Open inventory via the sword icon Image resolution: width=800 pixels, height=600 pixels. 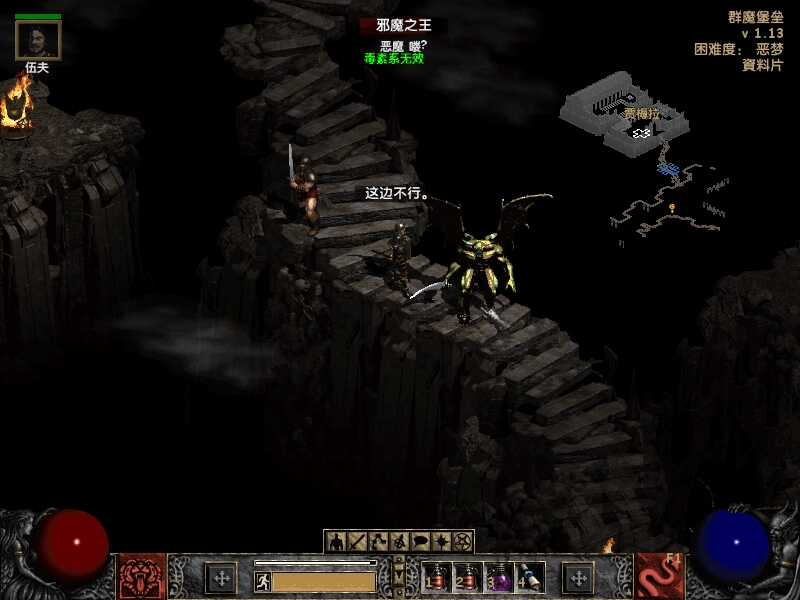pos(357,542)
